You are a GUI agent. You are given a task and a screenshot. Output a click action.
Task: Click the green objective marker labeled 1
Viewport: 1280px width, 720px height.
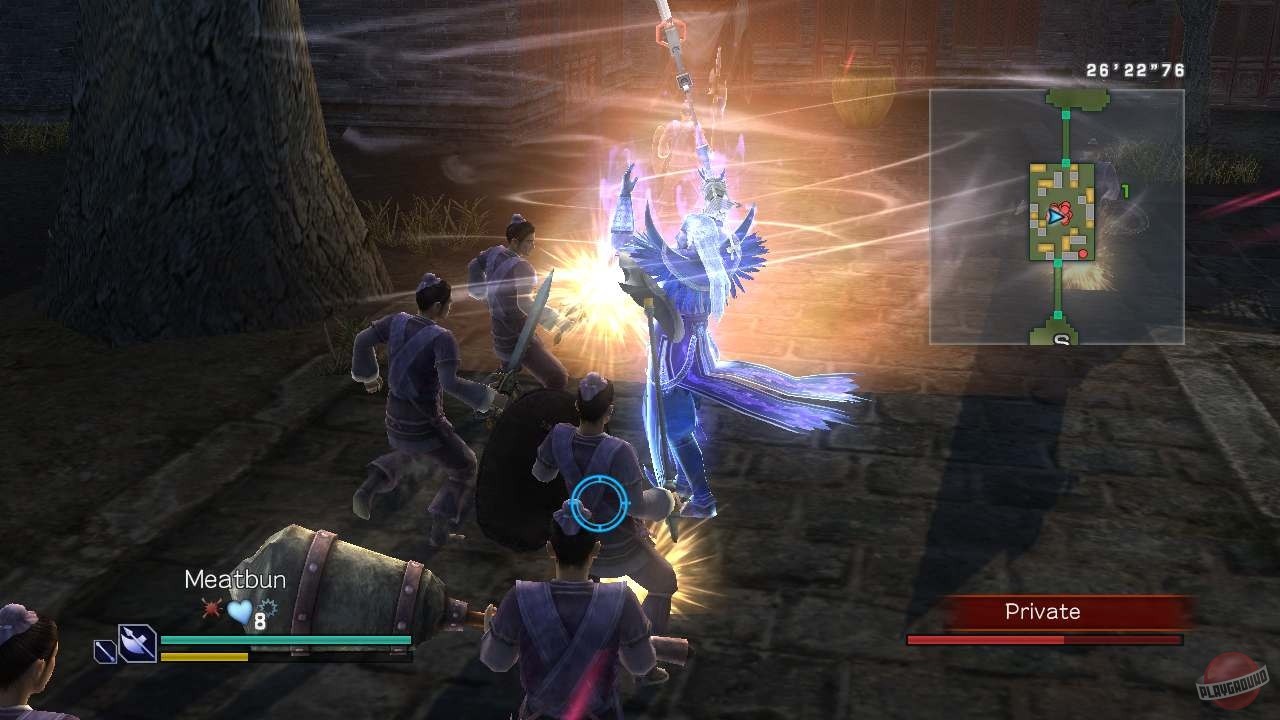pos(1125,190)
